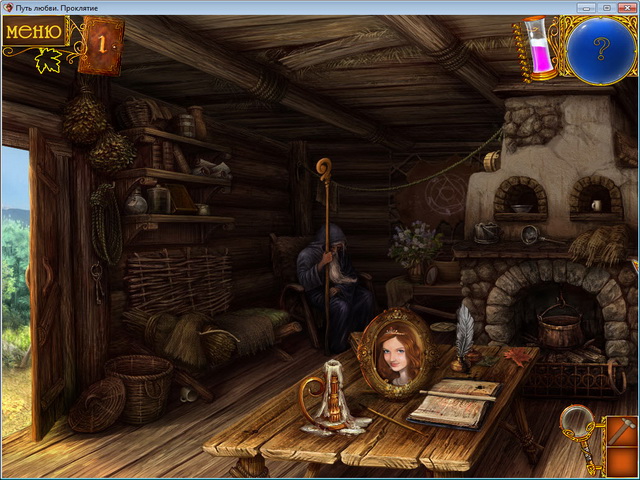Select the hammer inventory slot
This screenshot has height=480, width=640.
click(619, 435)
